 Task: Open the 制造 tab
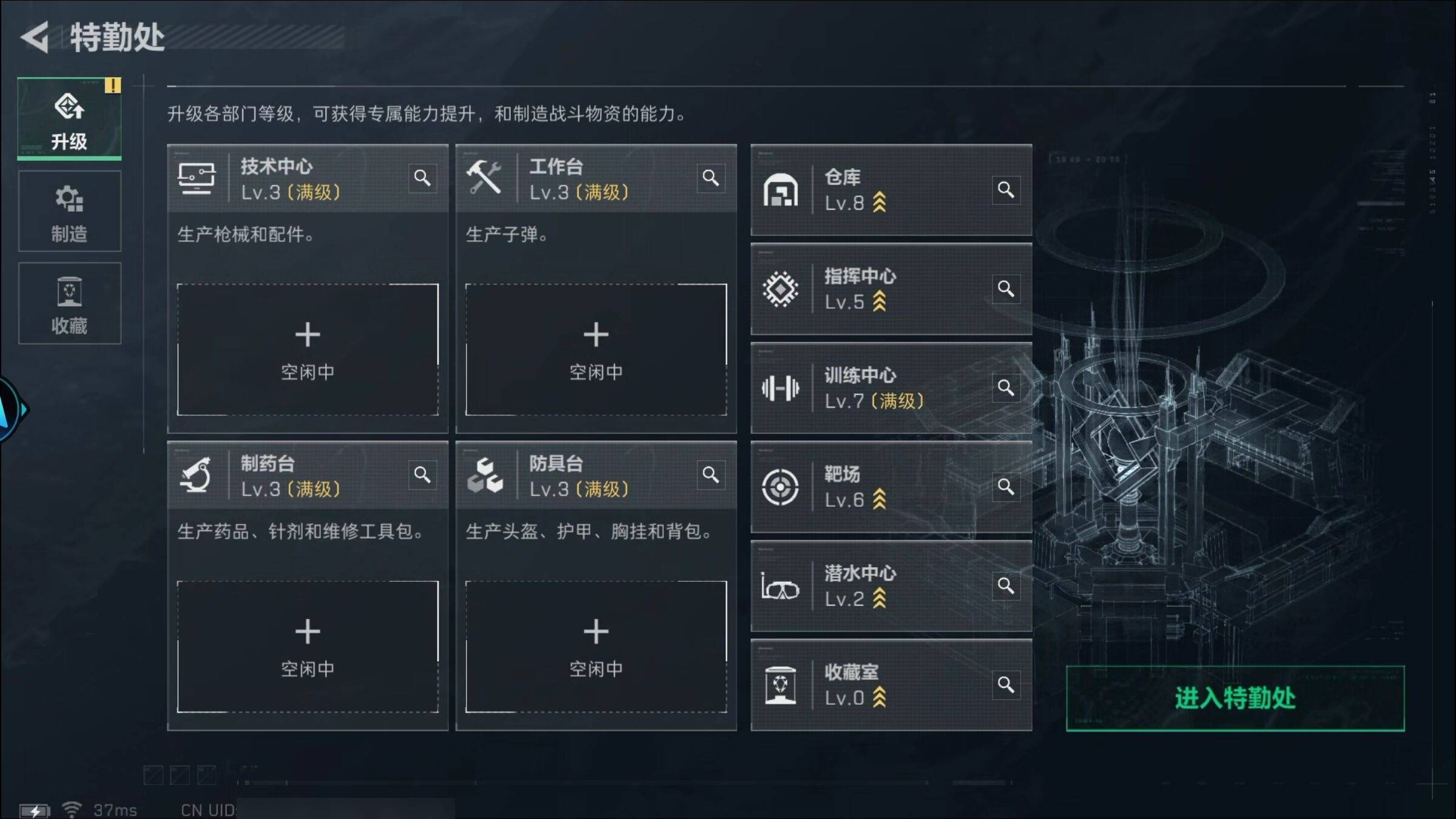(69, 212)
